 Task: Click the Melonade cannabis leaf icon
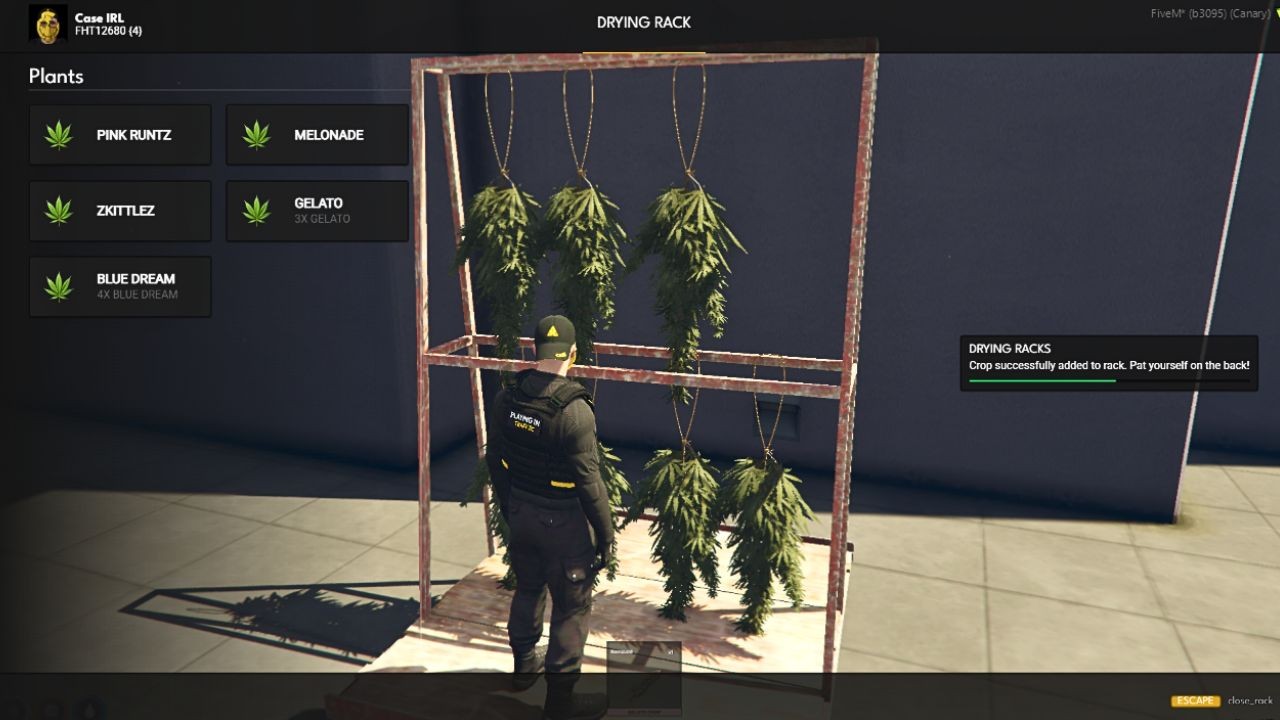(255, 134)
